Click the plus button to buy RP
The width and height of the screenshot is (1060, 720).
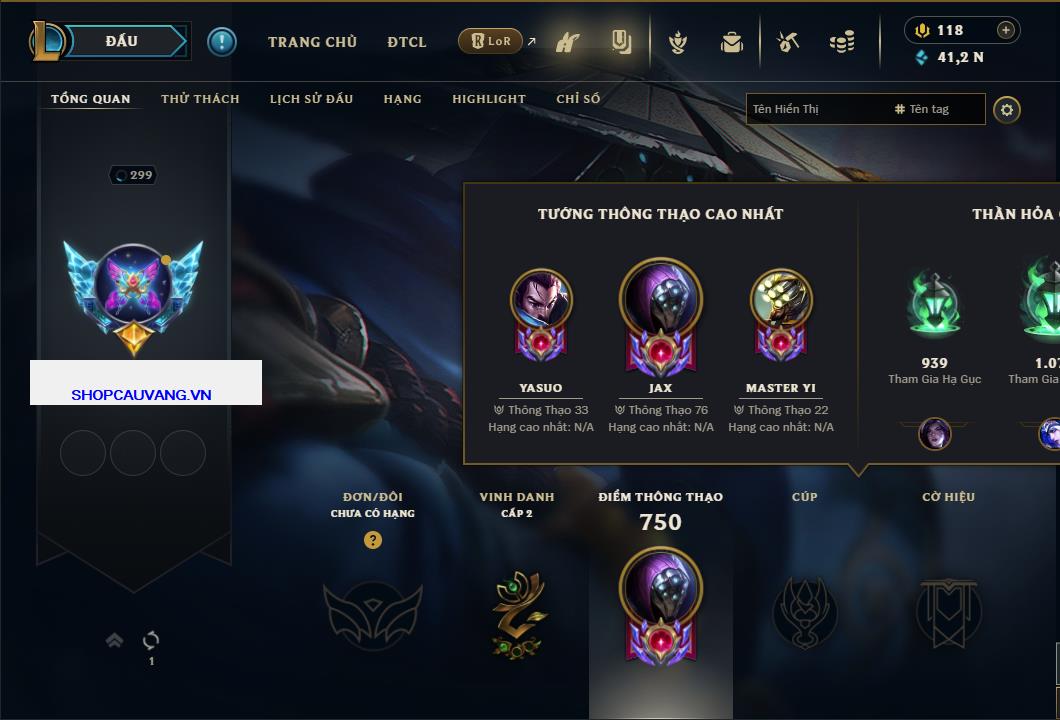point(1006,30)
